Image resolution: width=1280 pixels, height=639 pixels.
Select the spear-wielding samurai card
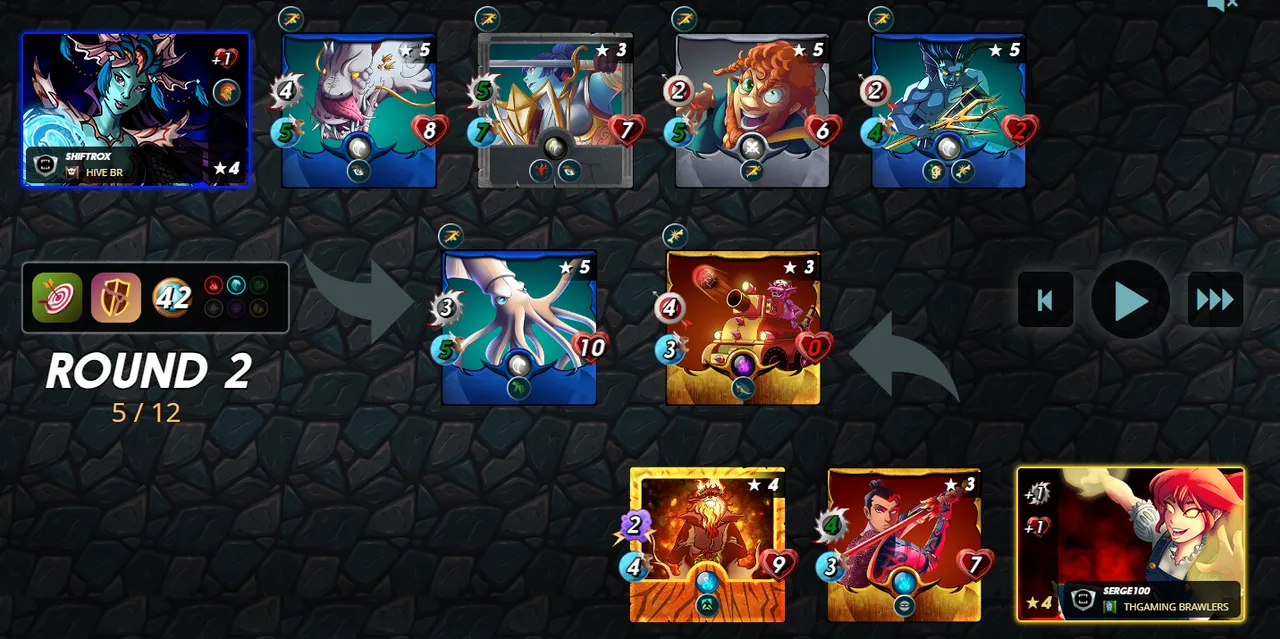(x=904, y=544)
